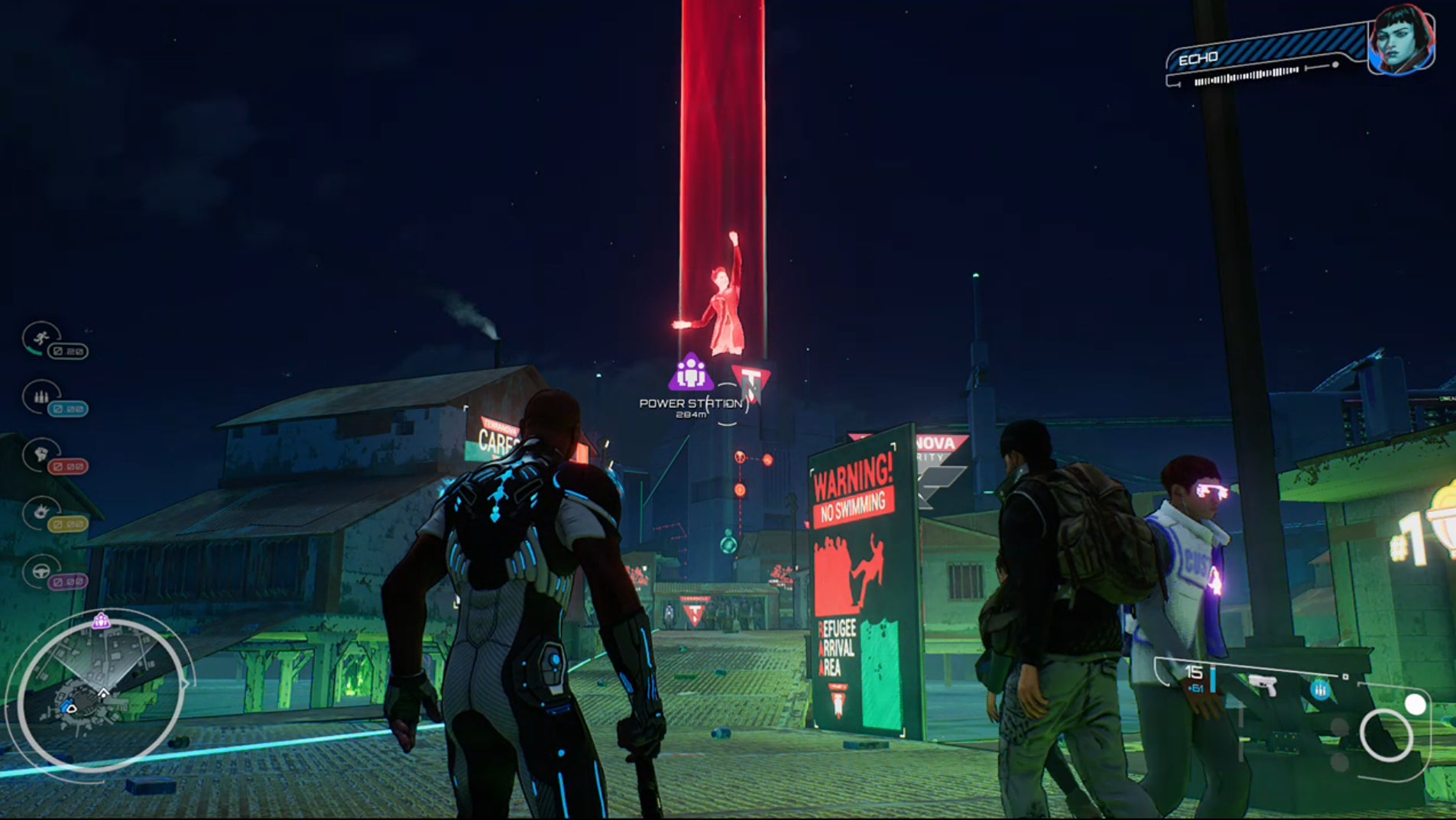This screenshot has width=1456, height=820.
Task: Select the ECHO nameplate tab
Action: 1200,57
